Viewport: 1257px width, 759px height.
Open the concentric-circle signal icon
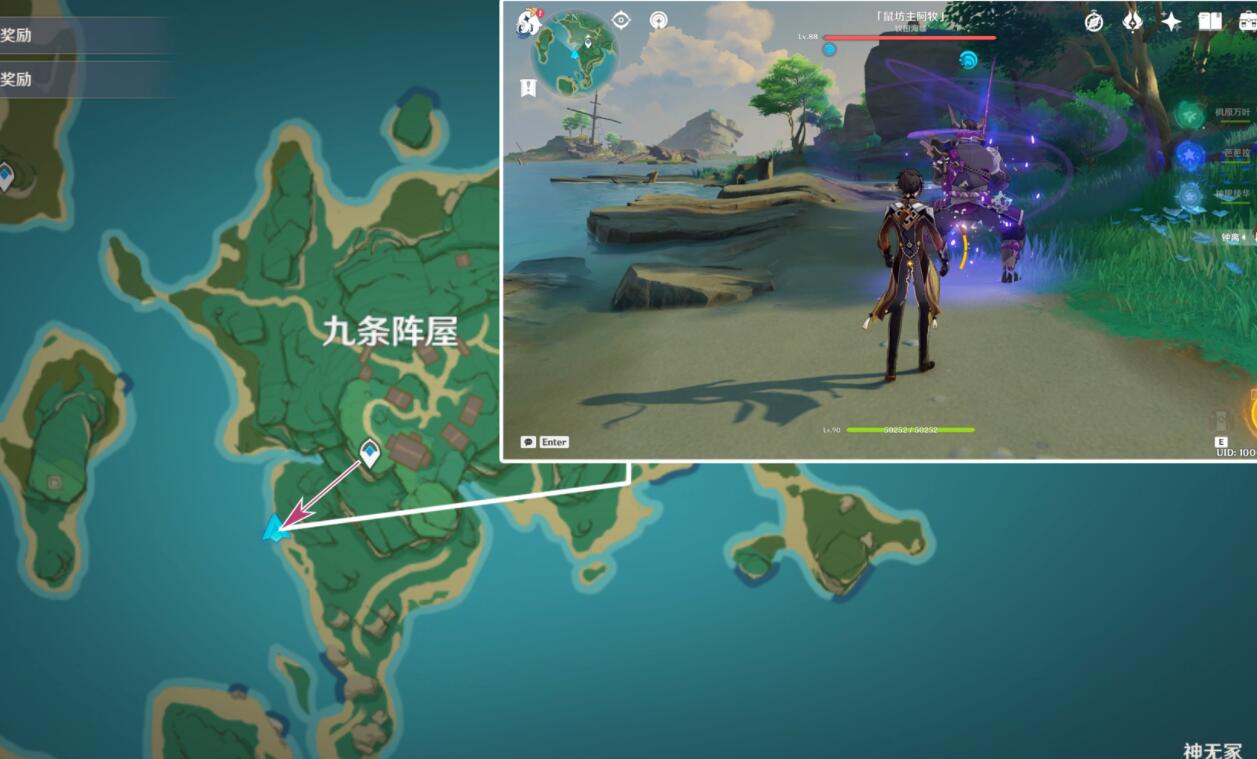coord(658,20)
